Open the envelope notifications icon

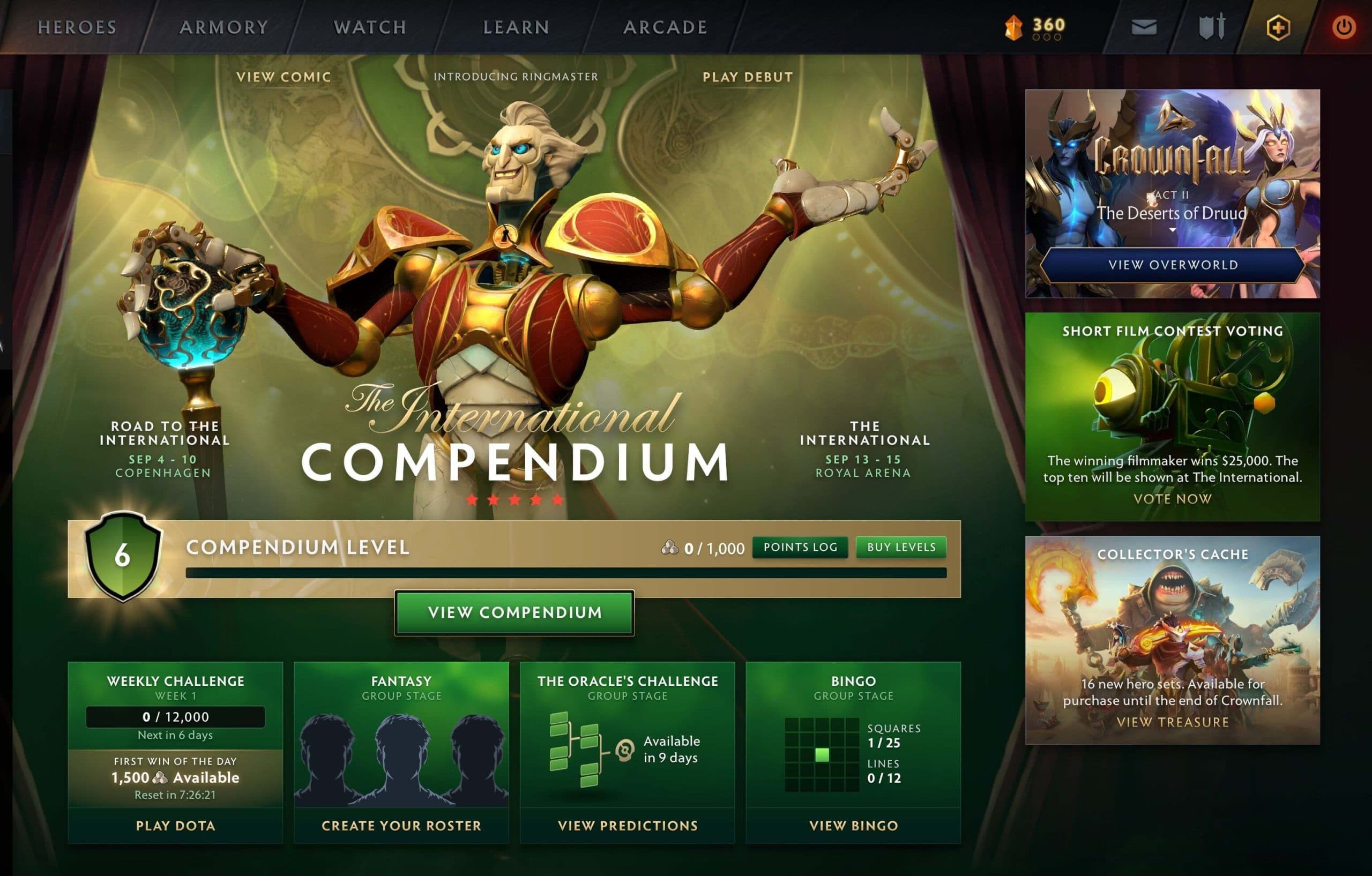point(1144,27)
